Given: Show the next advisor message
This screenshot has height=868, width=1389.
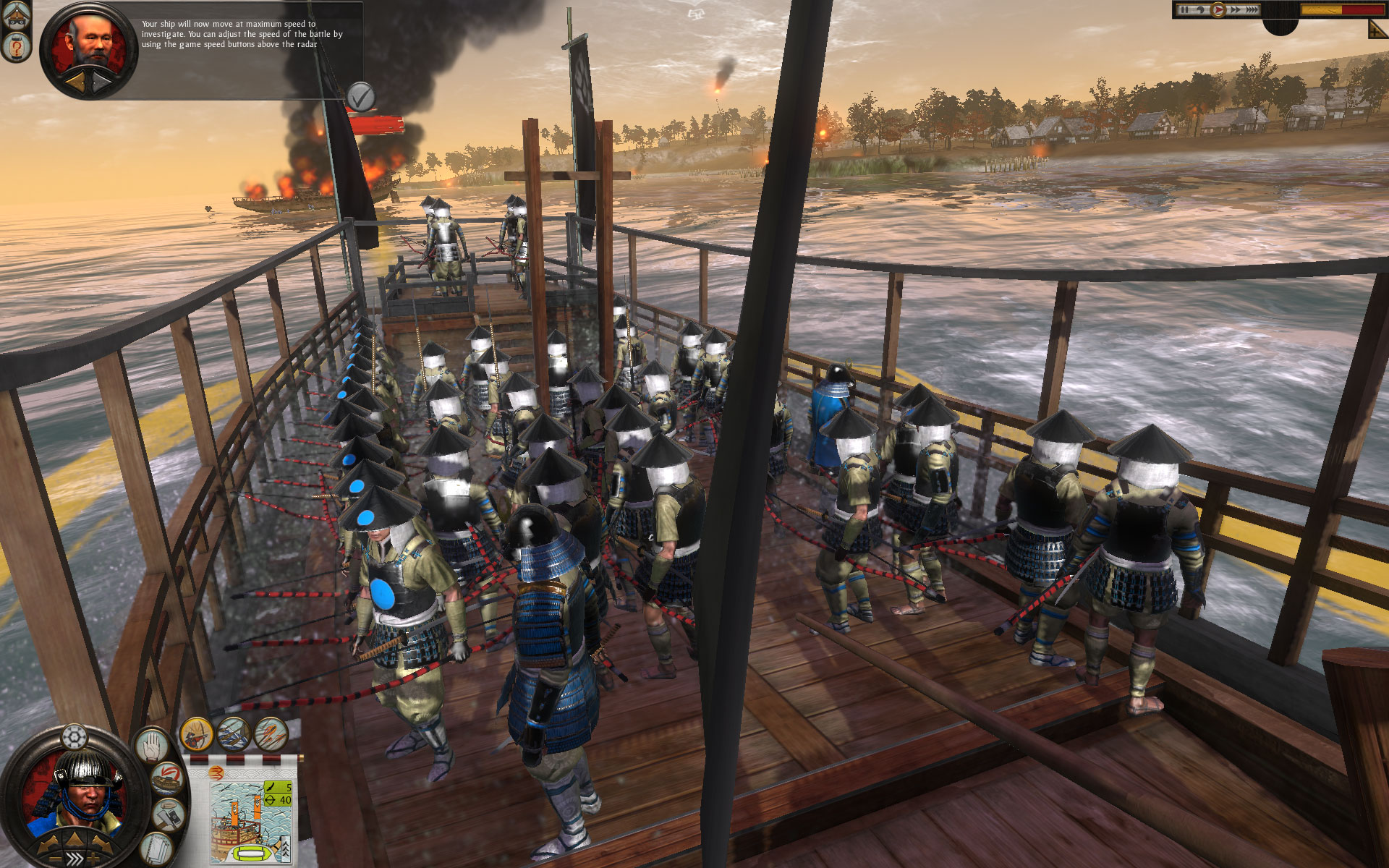Looking at the screenshot, I should (x=103, y=82).
